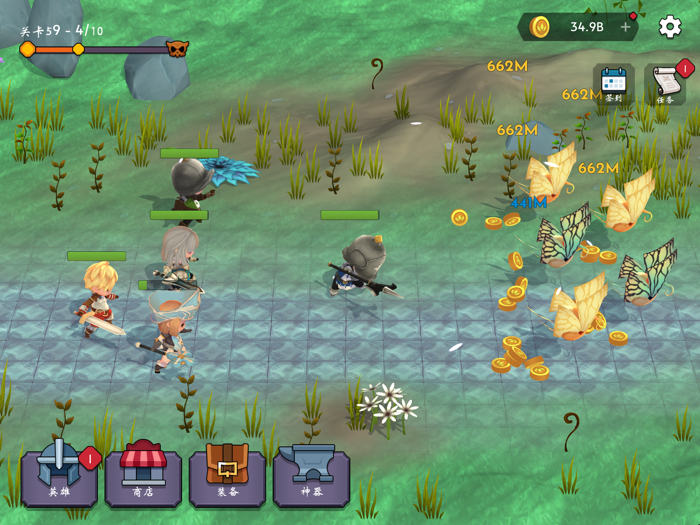Open the 签到 daily check-in calendar
700x525 pixels.
(613, 85)
